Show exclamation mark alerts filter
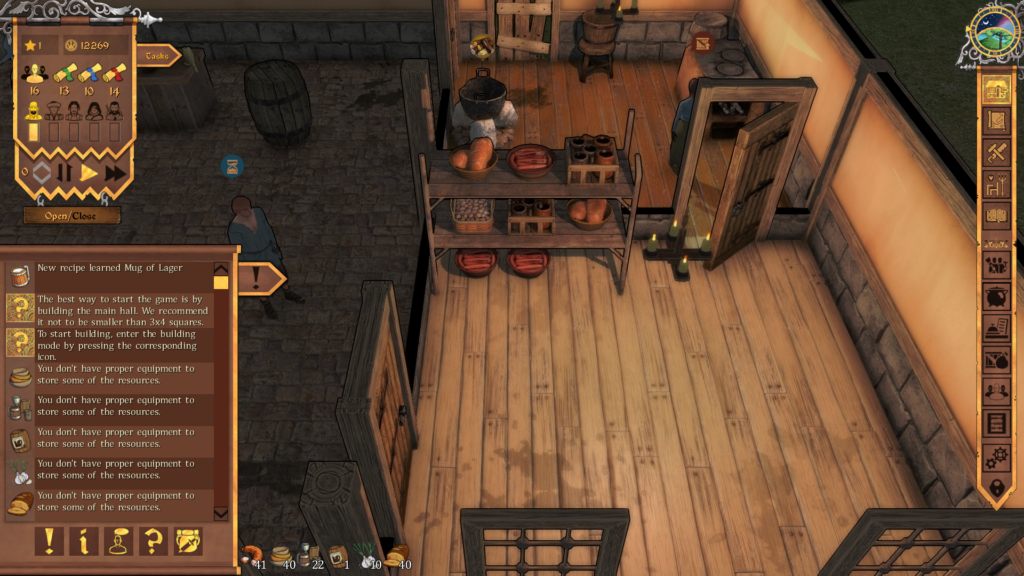 click(x=50, y=541)
